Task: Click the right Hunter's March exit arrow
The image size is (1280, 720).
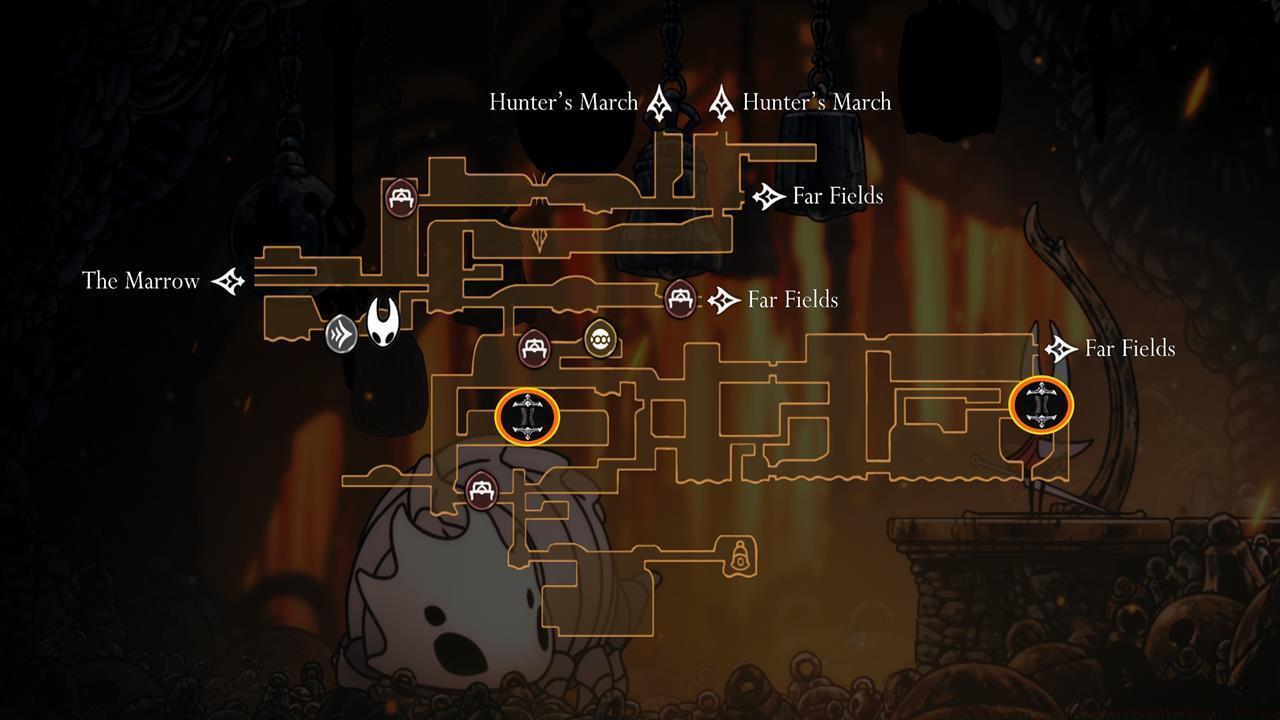Action: pyautogui.click(x=722, y=100)
